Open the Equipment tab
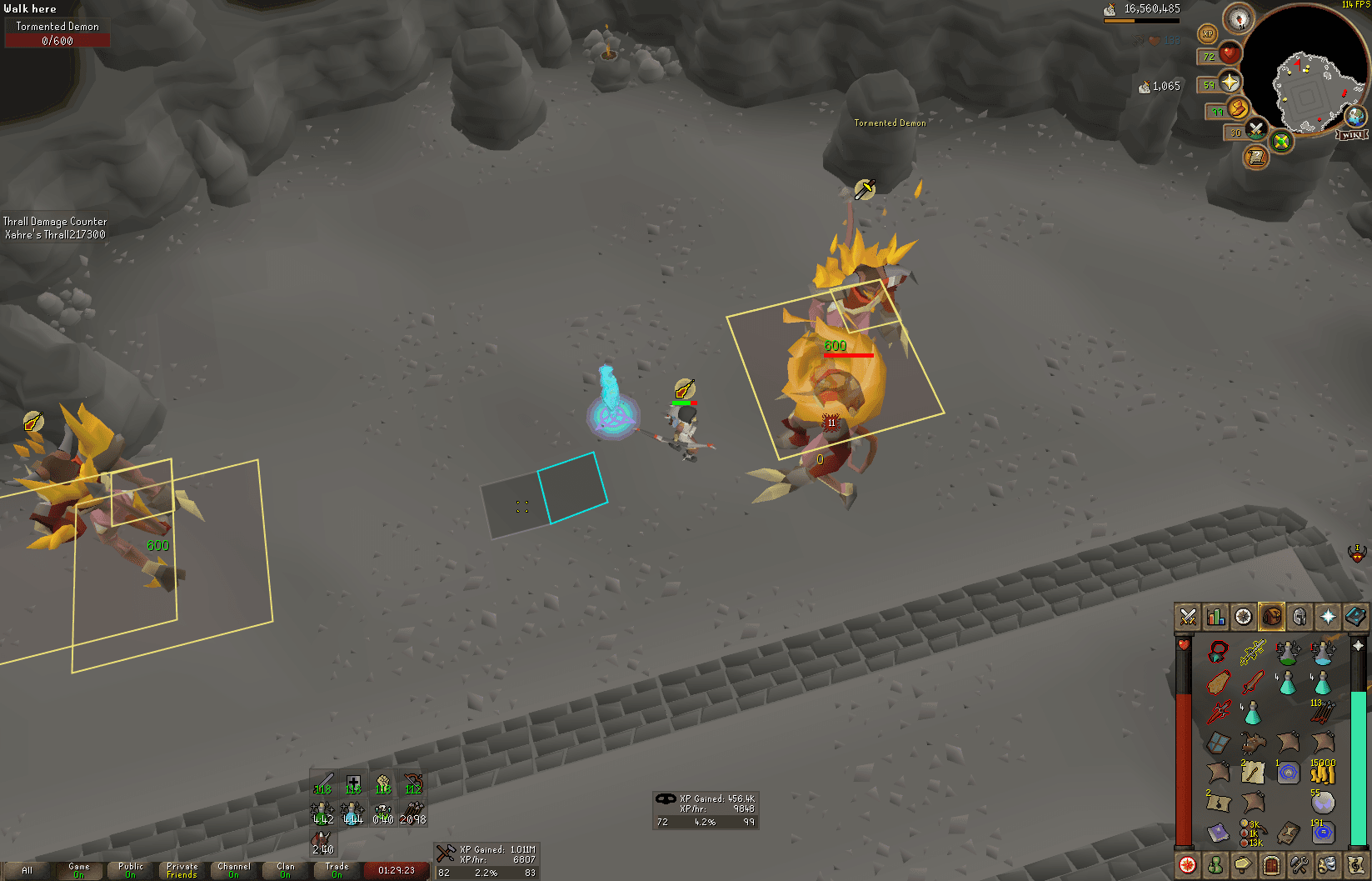This screenshot has height=881, width=1372. [x=1300, y=617]
